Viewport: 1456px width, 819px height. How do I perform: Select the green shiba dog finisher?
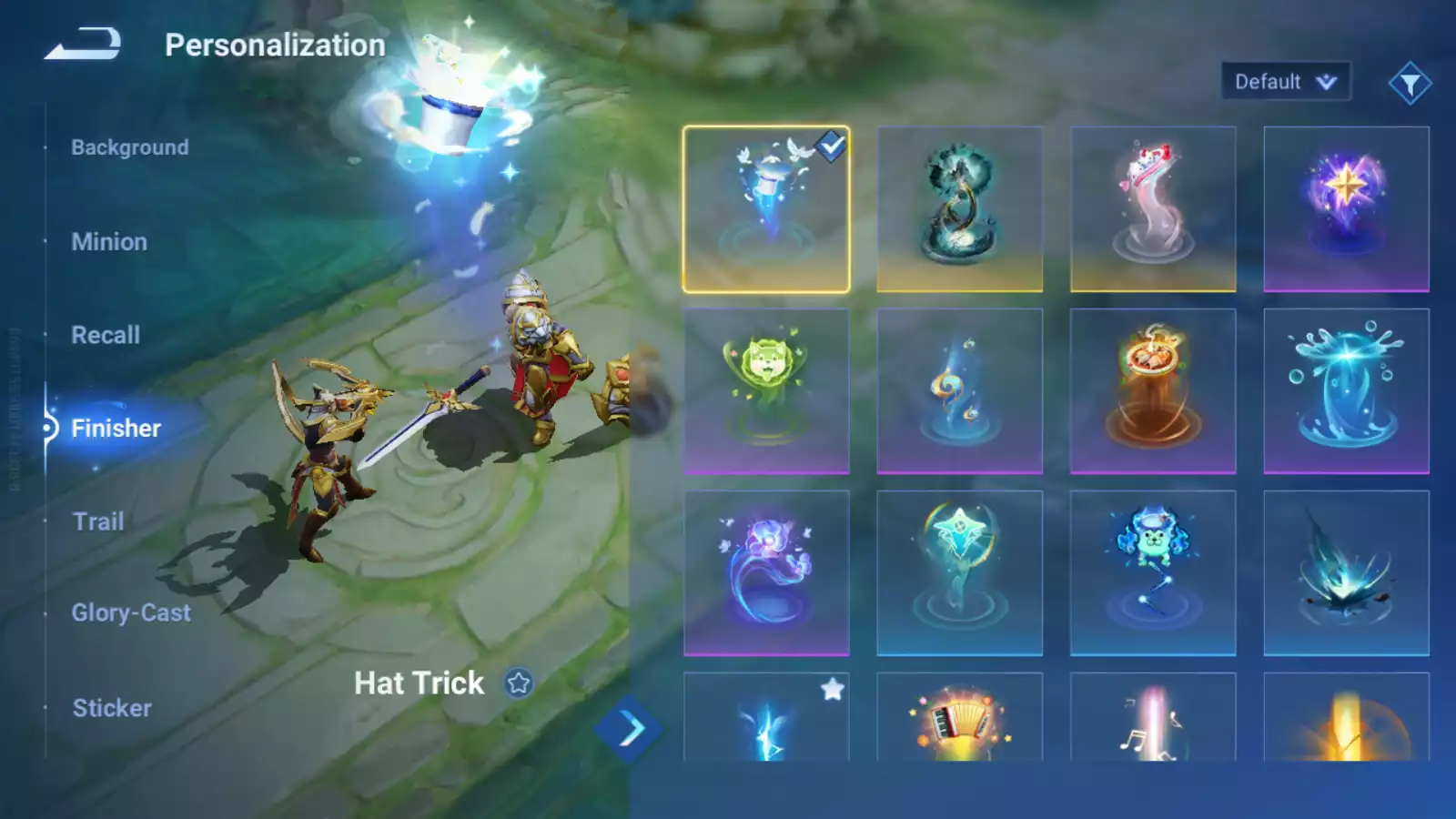766,391
